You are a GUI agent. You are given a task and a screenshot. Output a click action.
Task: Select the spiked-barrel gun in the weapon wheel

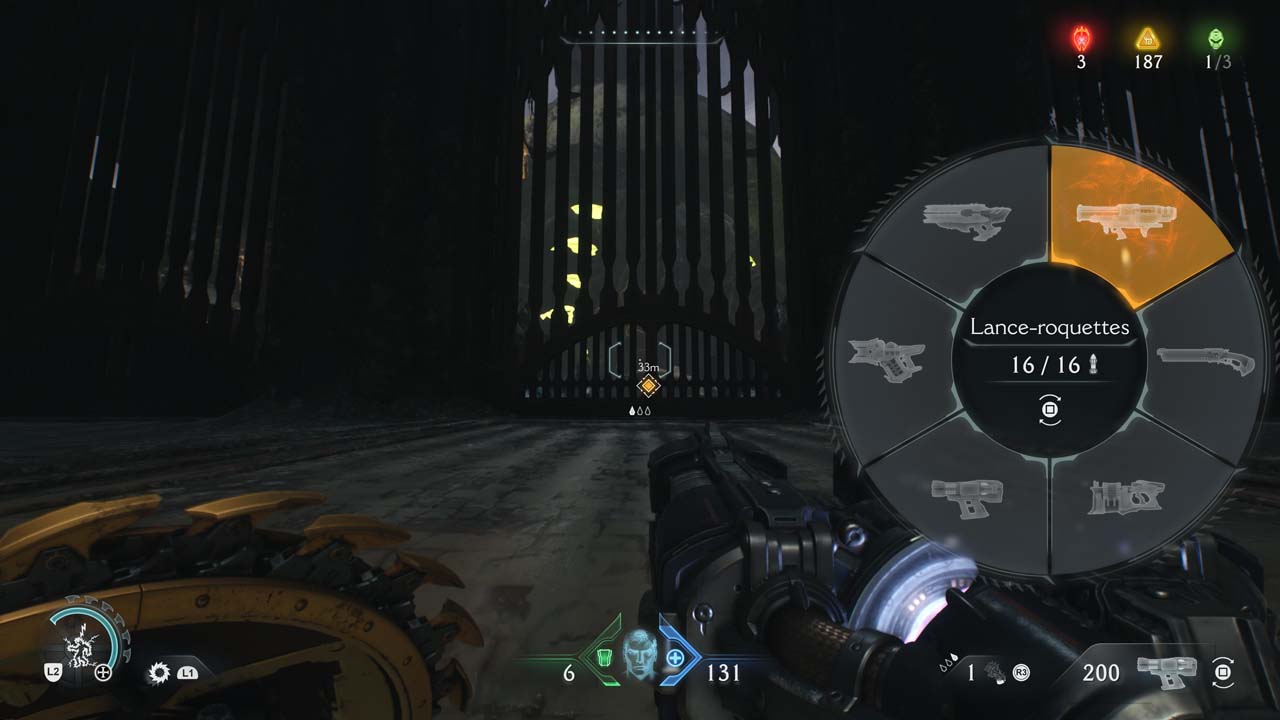pos(887,358)
